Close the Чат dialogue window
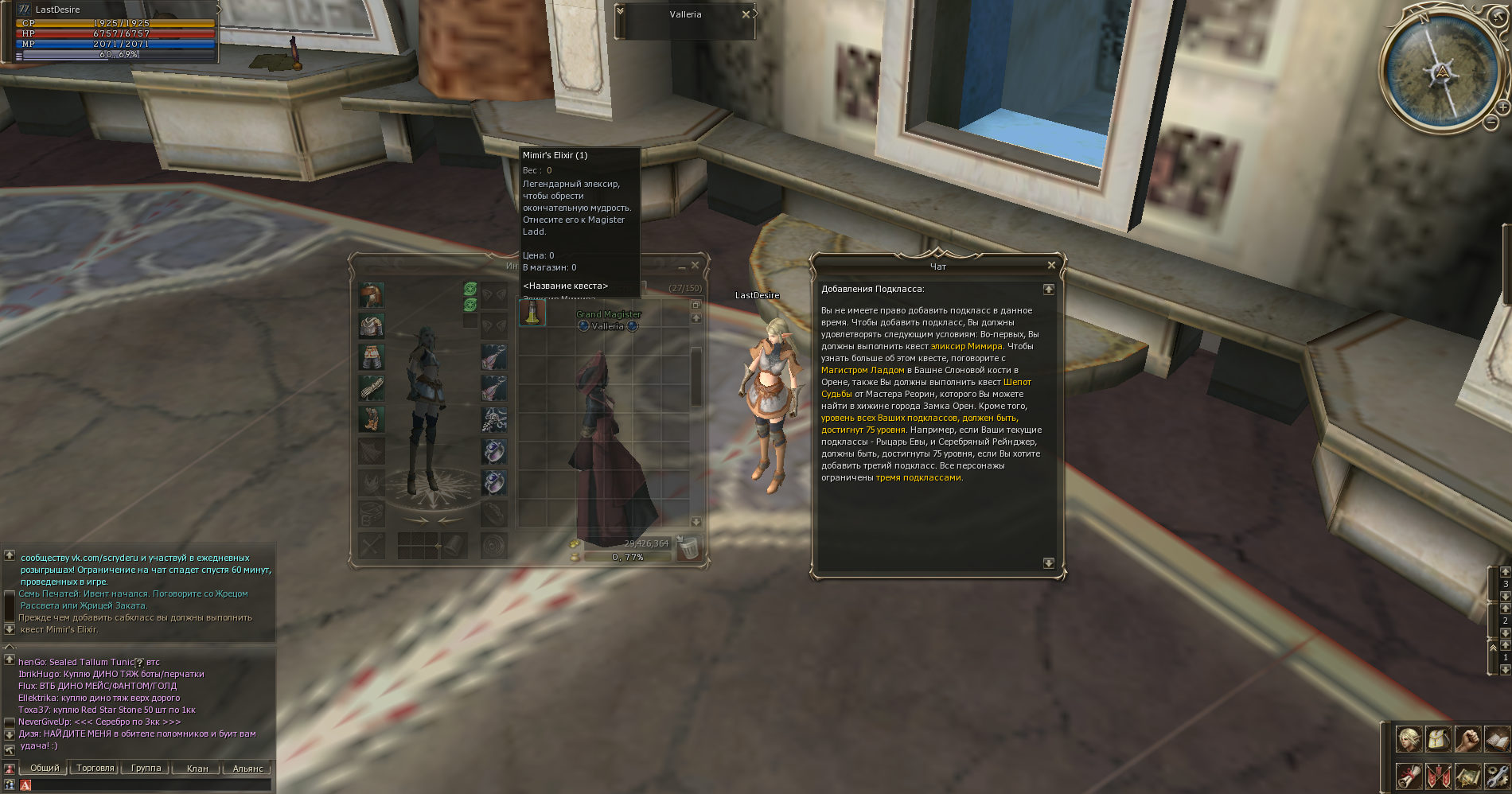 [1051, 266]
